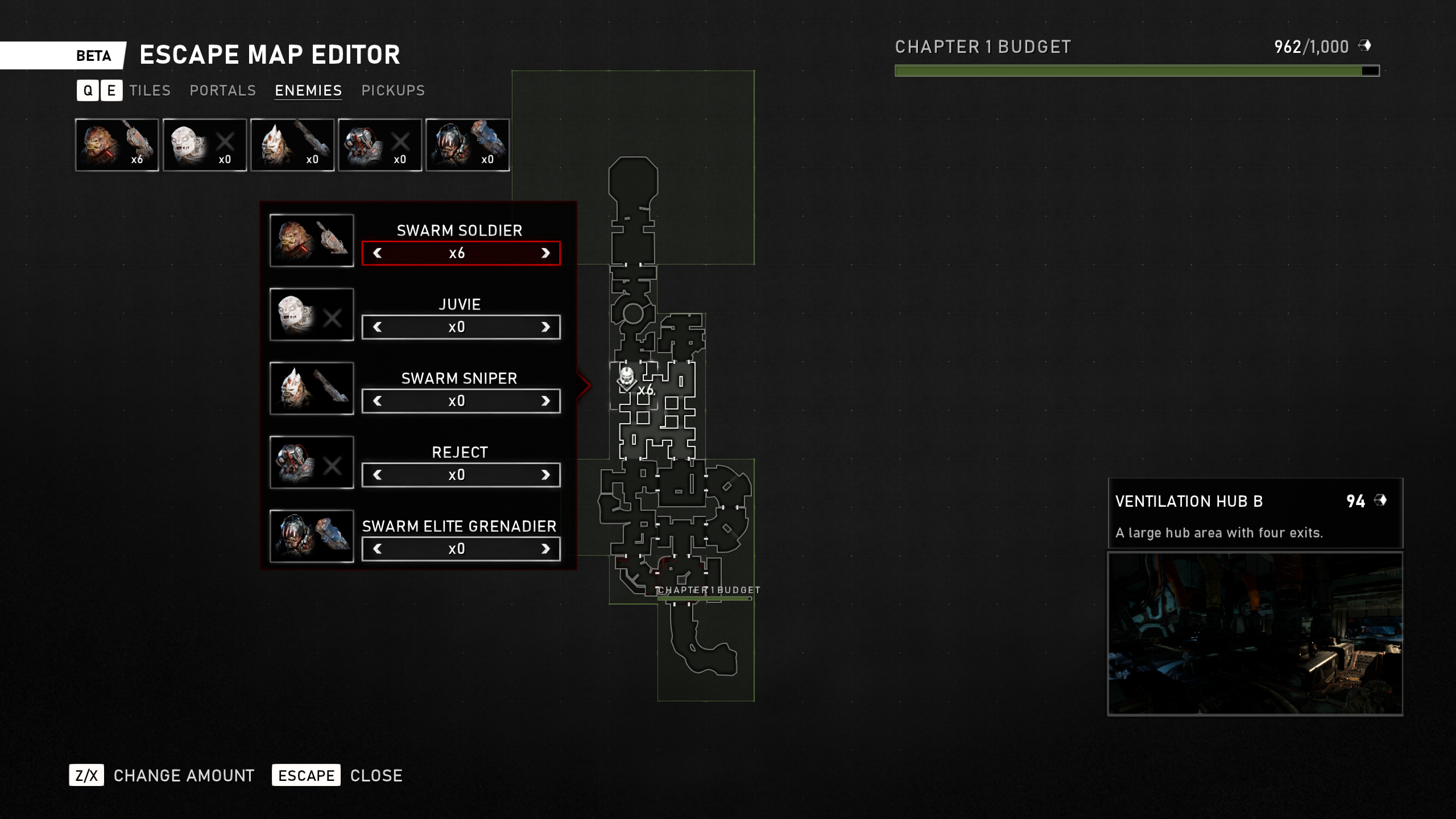Add a Reject with the right arrow
The image size is (1456, 819).
tap(545, 475)
